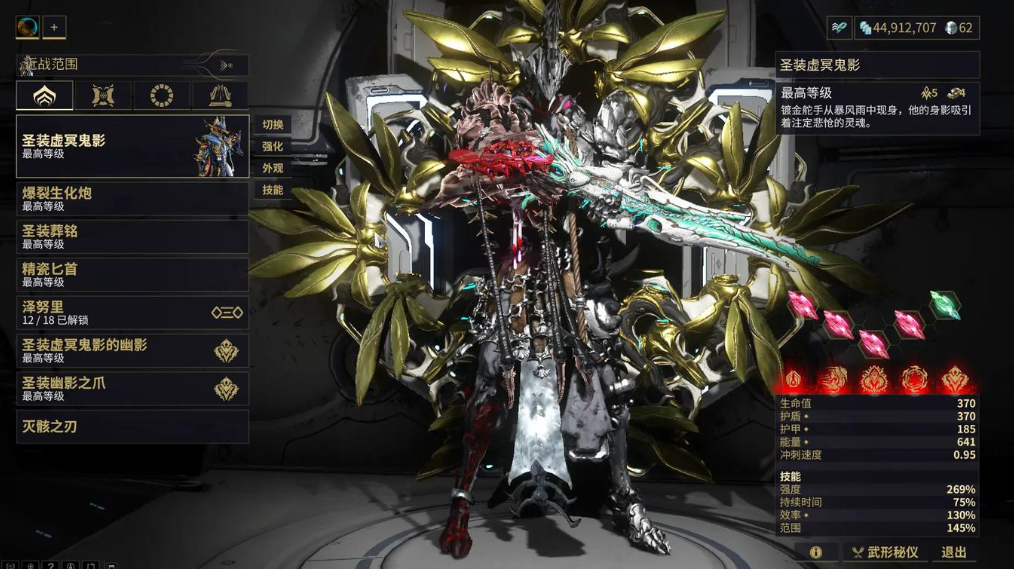Viewport: 1014px width, 569px height.
Task: Switch to the warframe loadout tab
Action: point(45,96)
